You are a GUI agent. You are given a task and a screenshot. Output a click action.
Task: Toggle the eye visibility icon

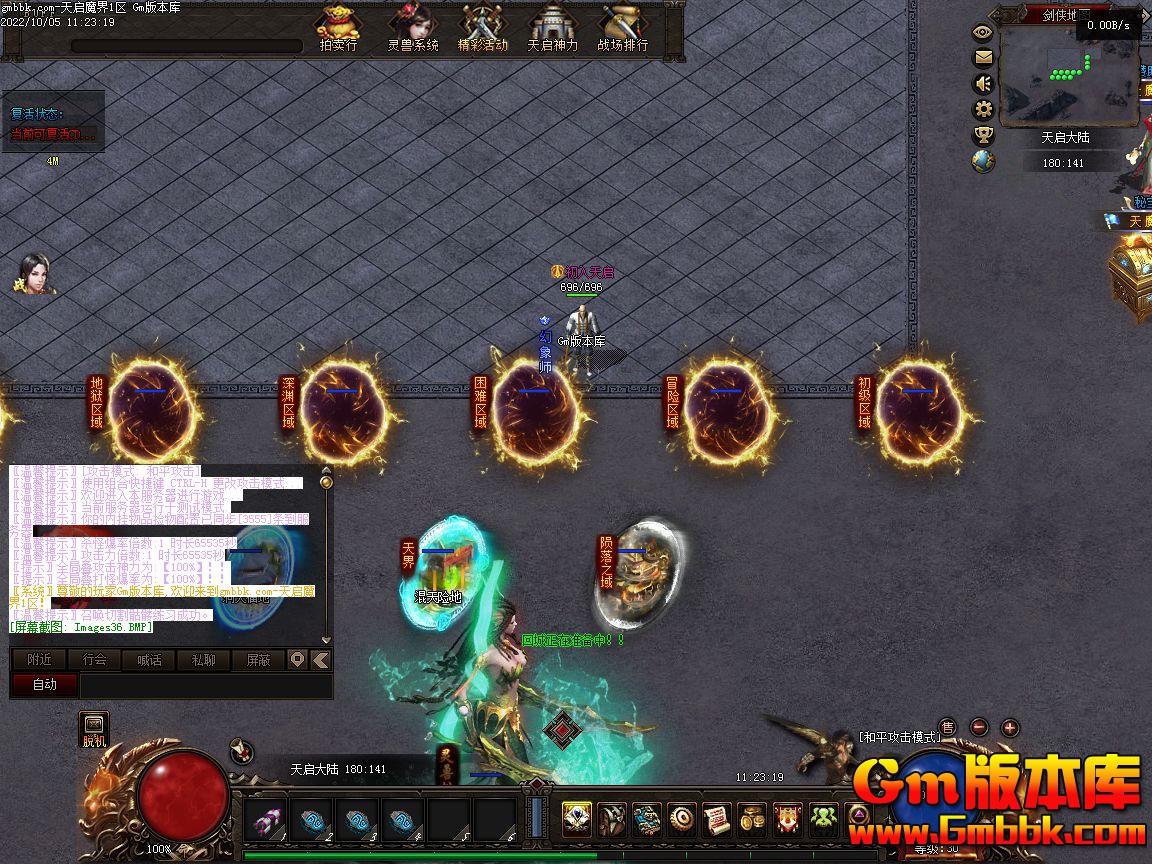[983, 31]
